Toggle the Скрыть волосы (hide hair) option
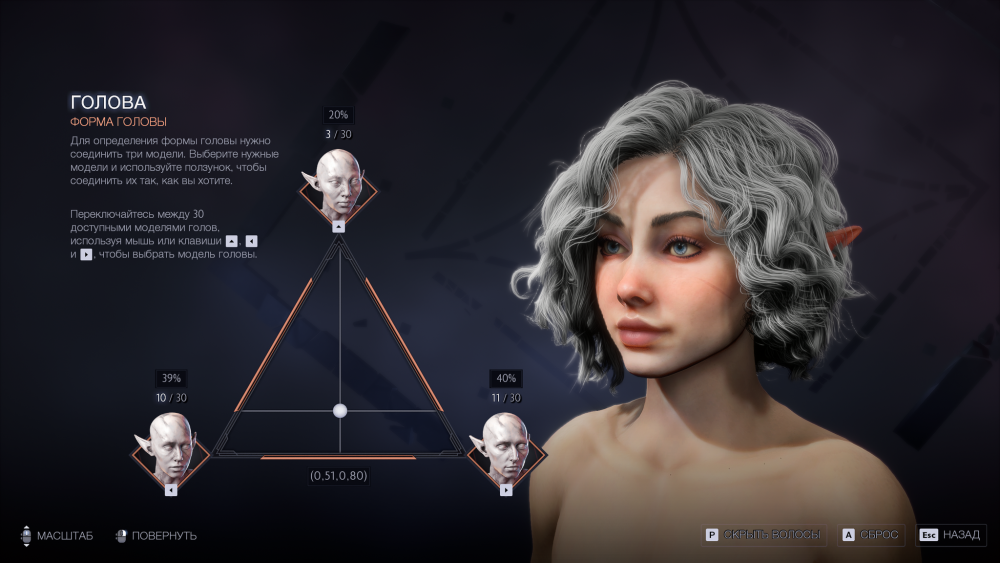 click(x=765, y=535)
